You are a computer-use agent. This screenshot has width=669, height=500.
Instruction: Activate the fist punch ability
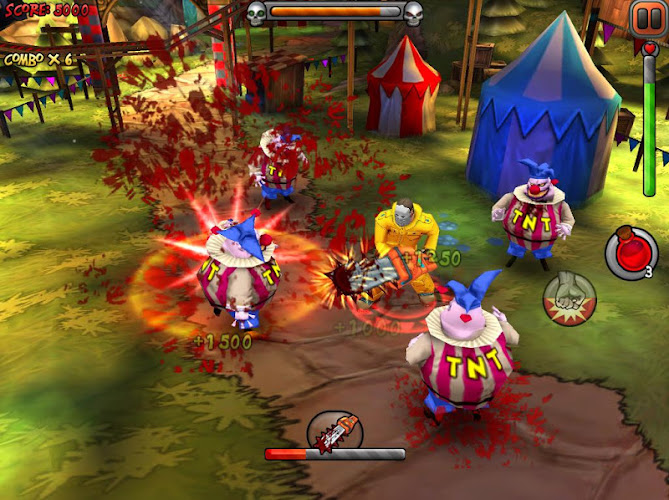coord(569,299)
